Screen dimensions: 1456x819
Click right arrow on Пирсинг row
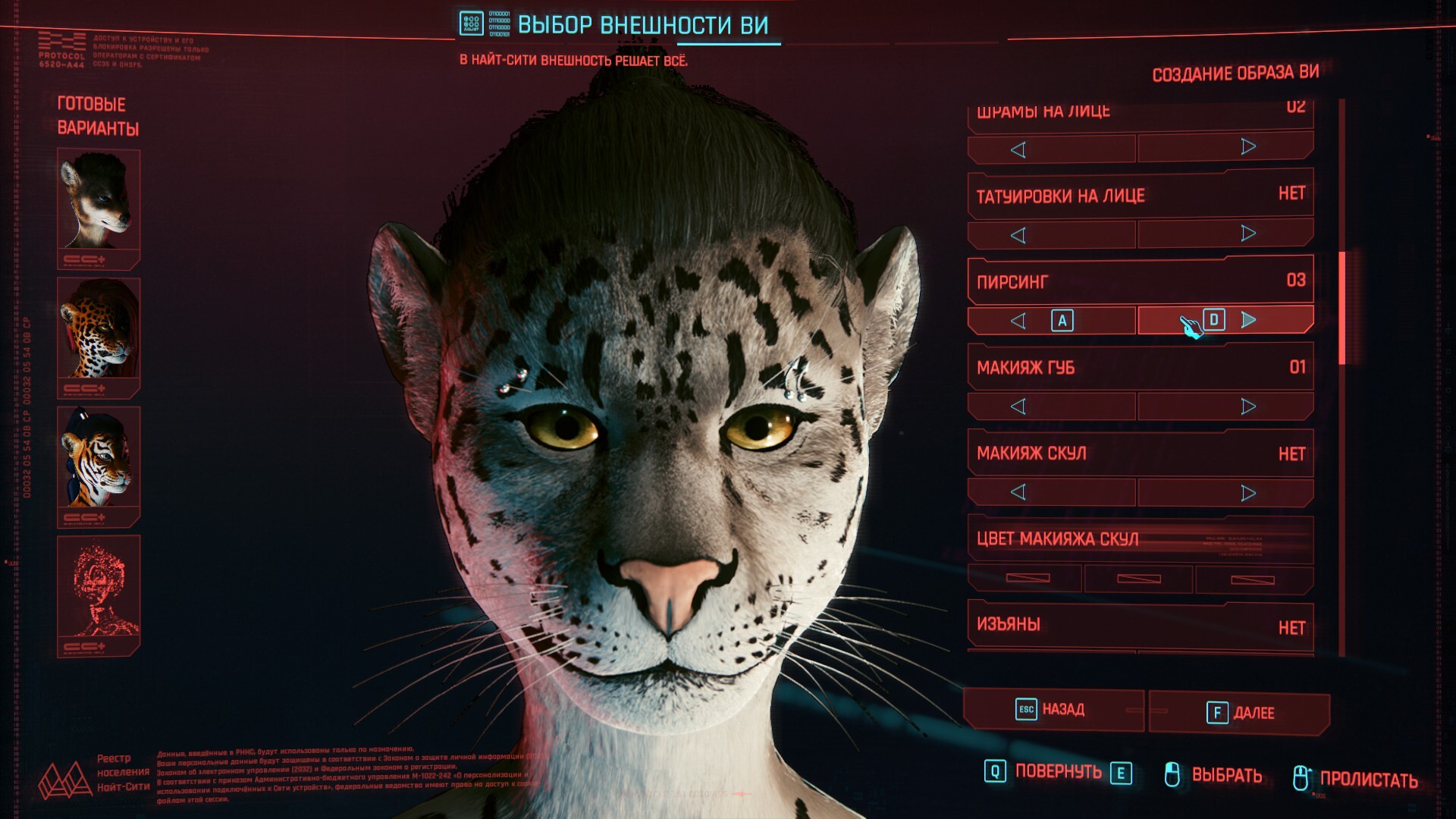(1247, 321)
